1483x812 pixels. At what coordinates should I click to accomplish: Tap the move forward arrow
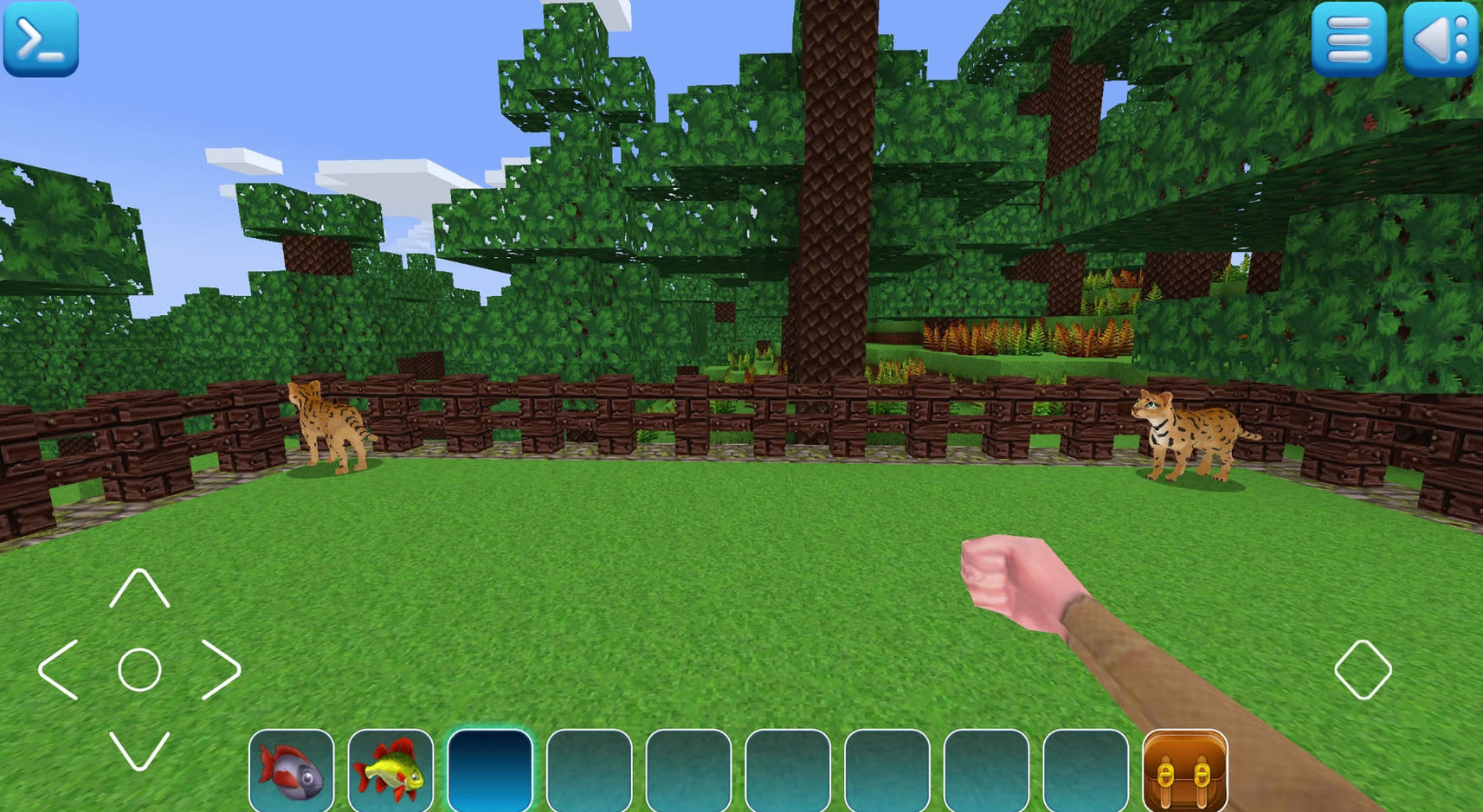click(139, 589)
